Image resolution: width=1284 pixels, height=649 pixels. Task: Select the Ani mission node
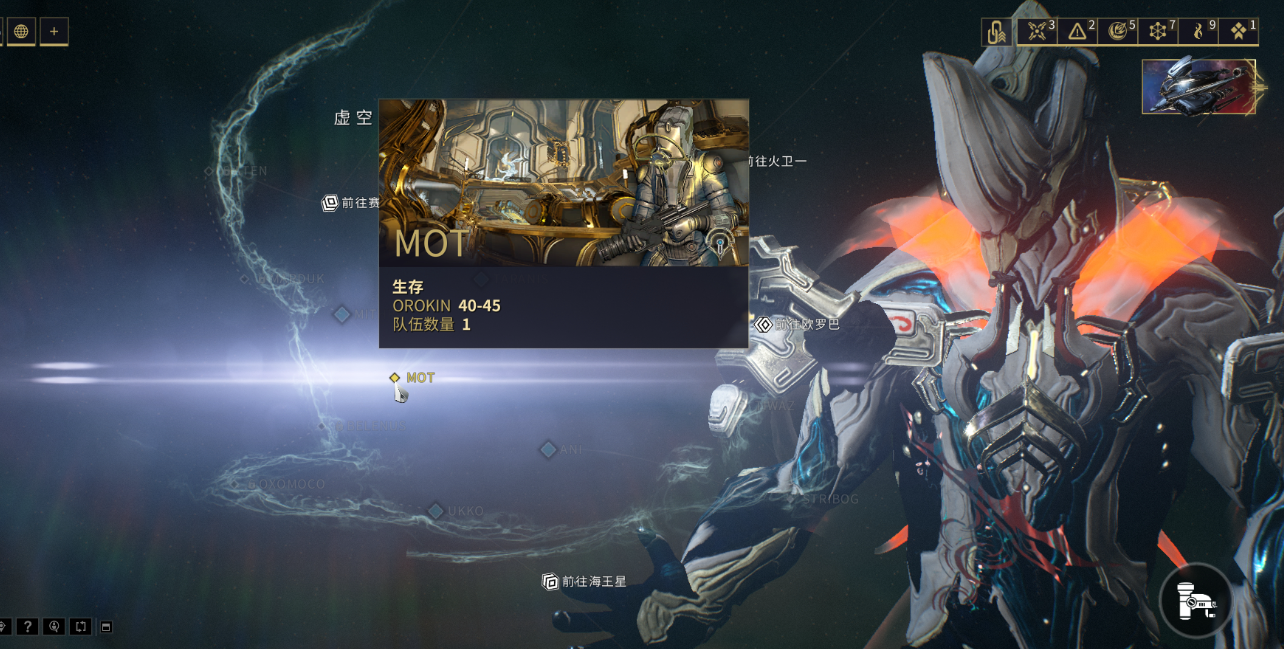[548, 450]
